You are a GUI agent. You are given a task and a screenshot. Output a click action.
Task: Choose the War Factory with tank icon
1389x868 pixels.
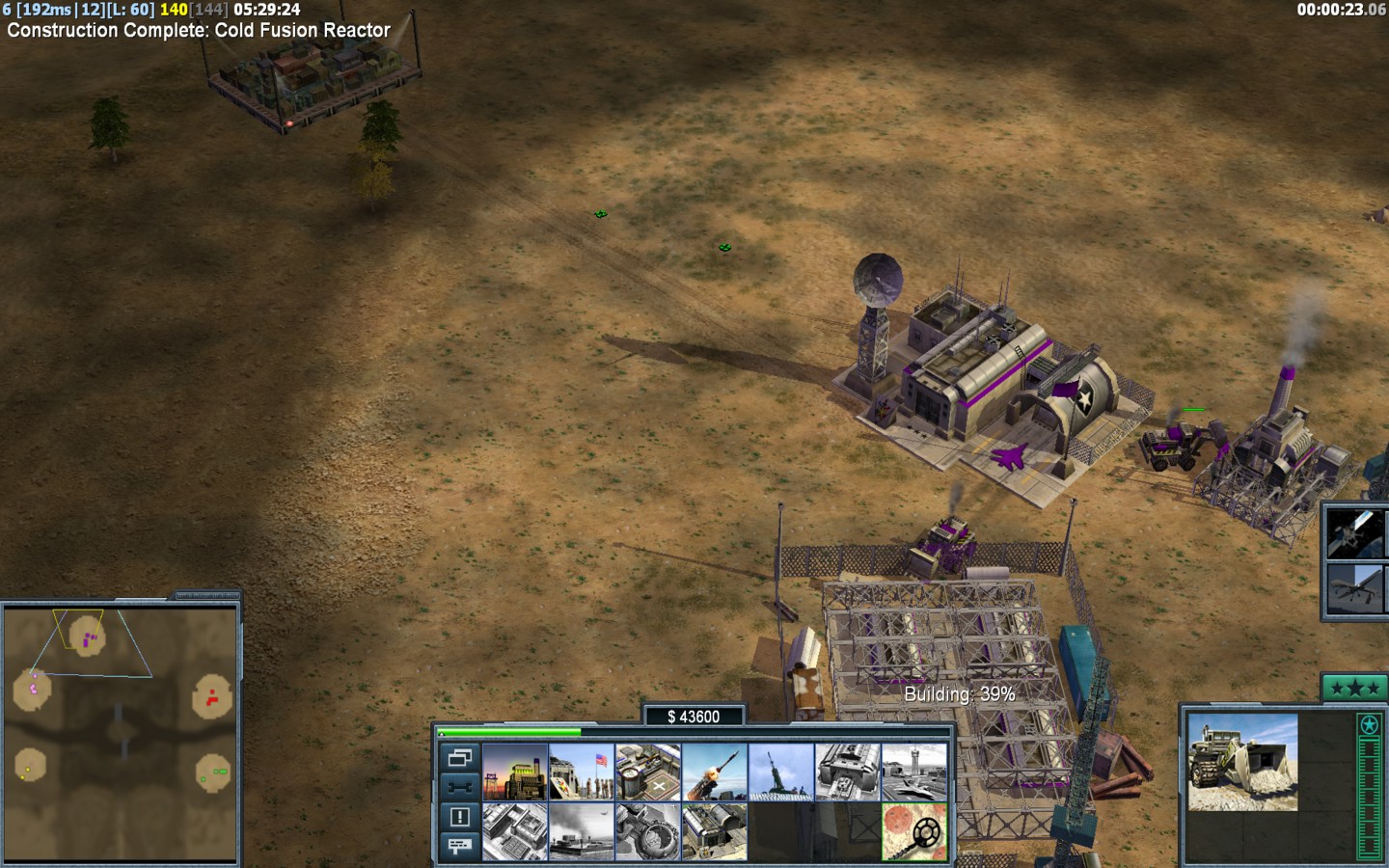click(848, 772)
